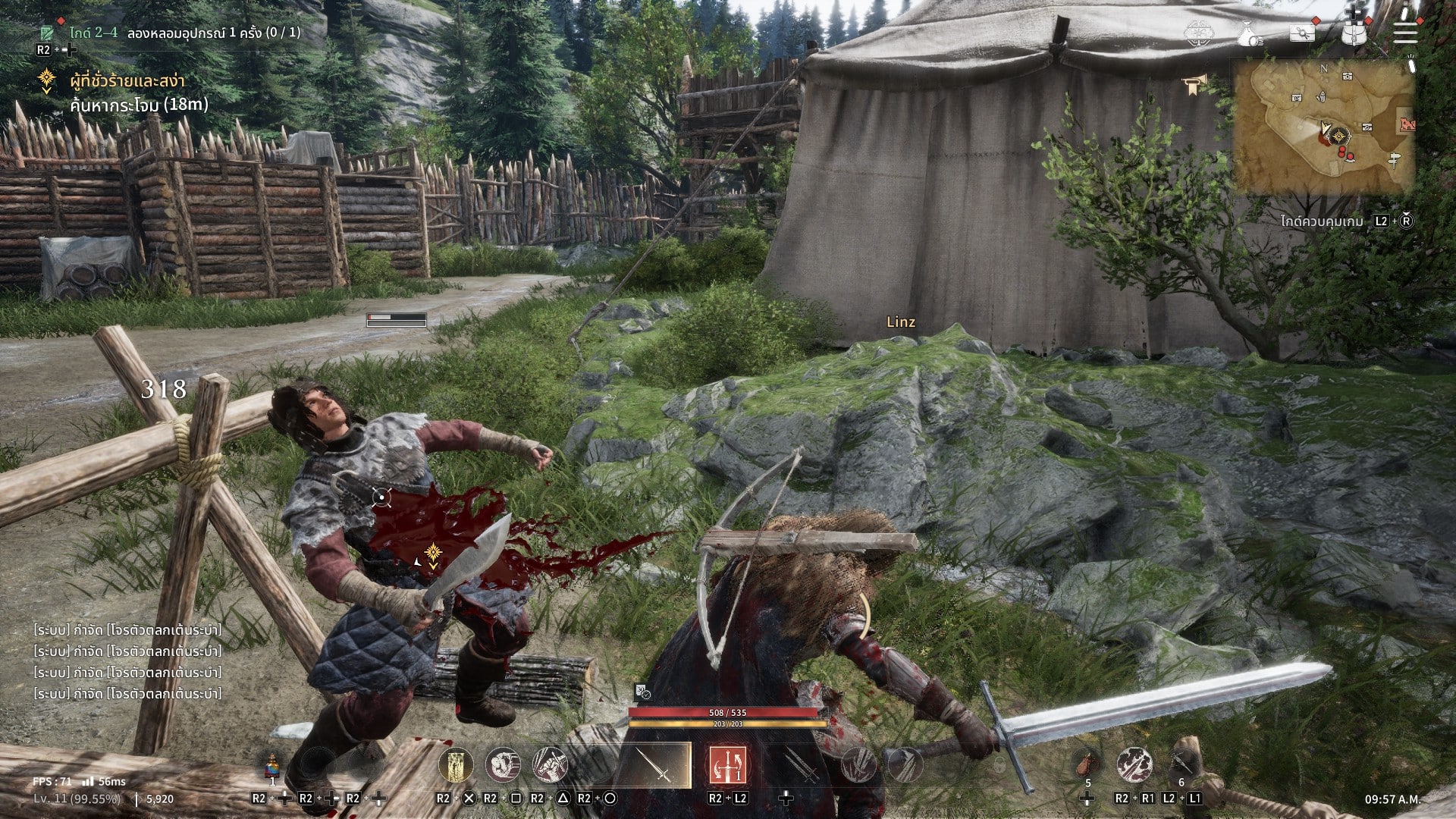1456x819 pixels.
Task: Select the highlighted longsword weapon slot
Action: coord(655,765)
